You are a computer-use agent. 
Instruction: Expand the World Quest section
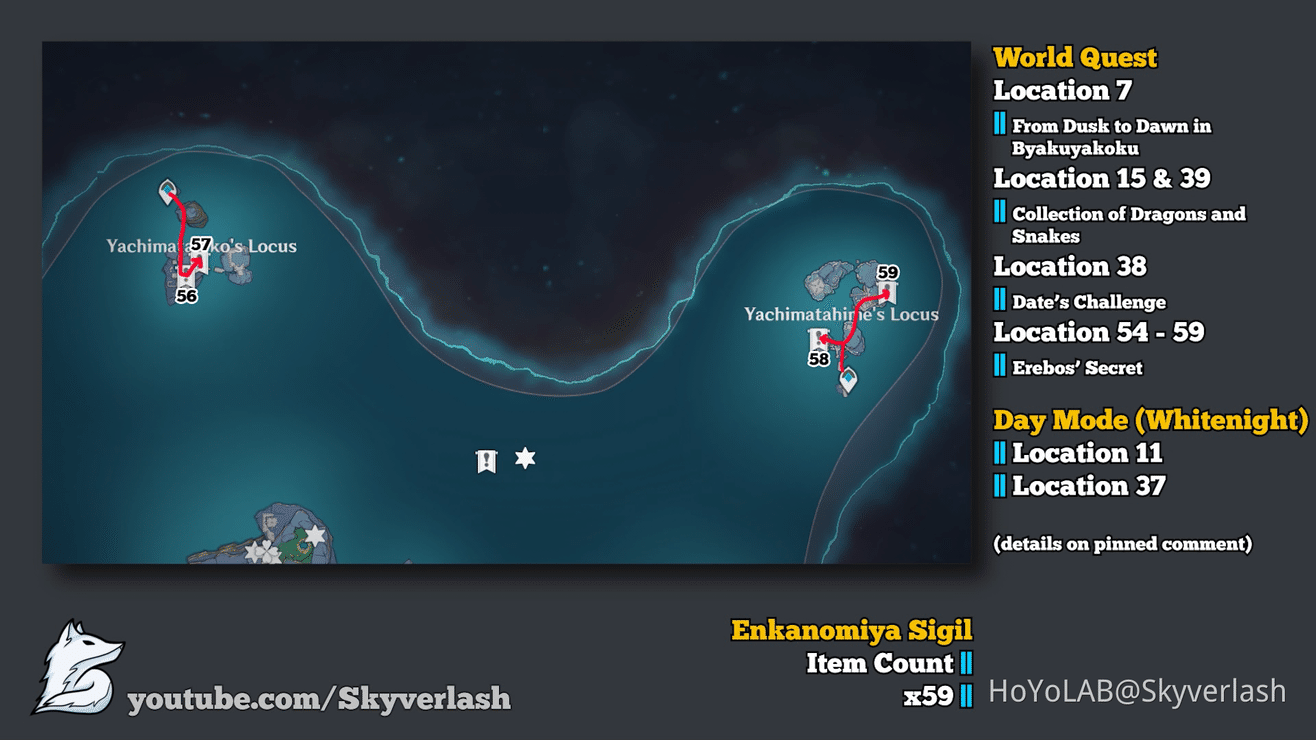[1075, 57]
